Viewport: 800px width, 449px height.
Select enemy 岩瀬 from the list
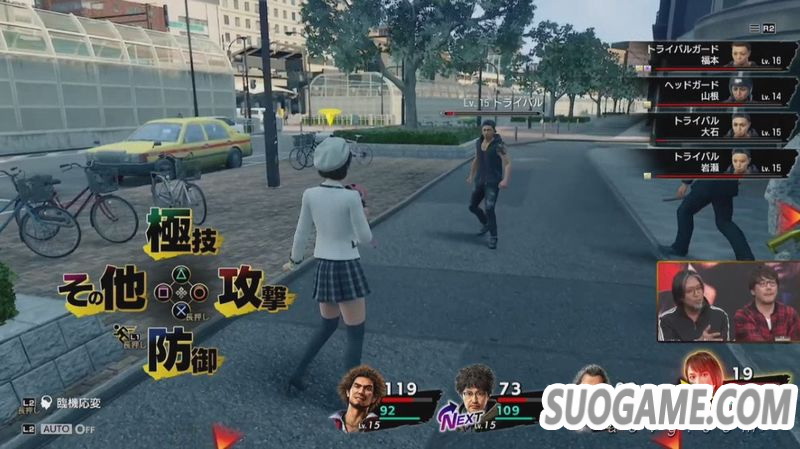(x=708, y=162)
